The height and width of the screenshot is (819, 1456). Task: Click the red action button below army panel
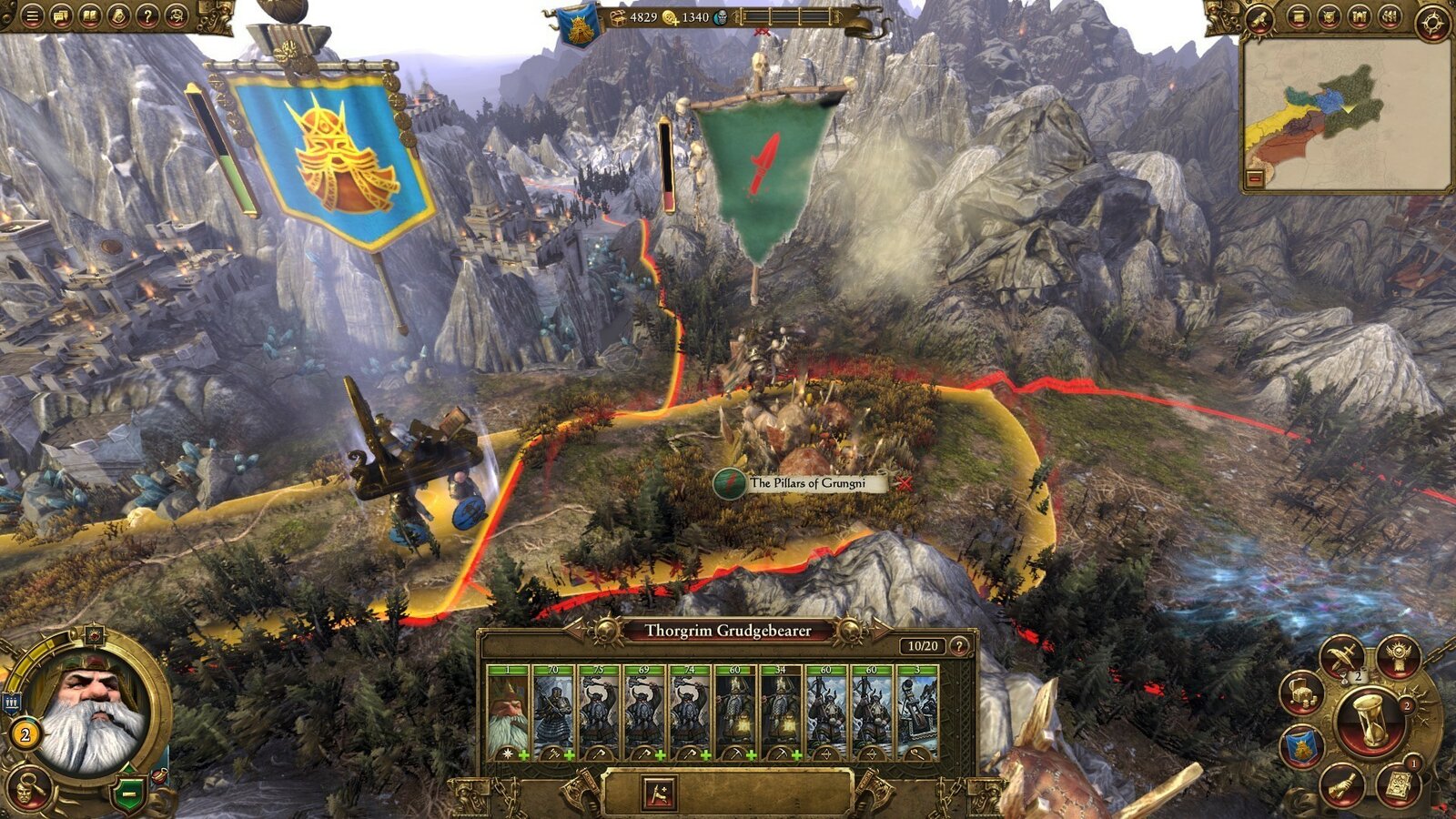[659, 793]
